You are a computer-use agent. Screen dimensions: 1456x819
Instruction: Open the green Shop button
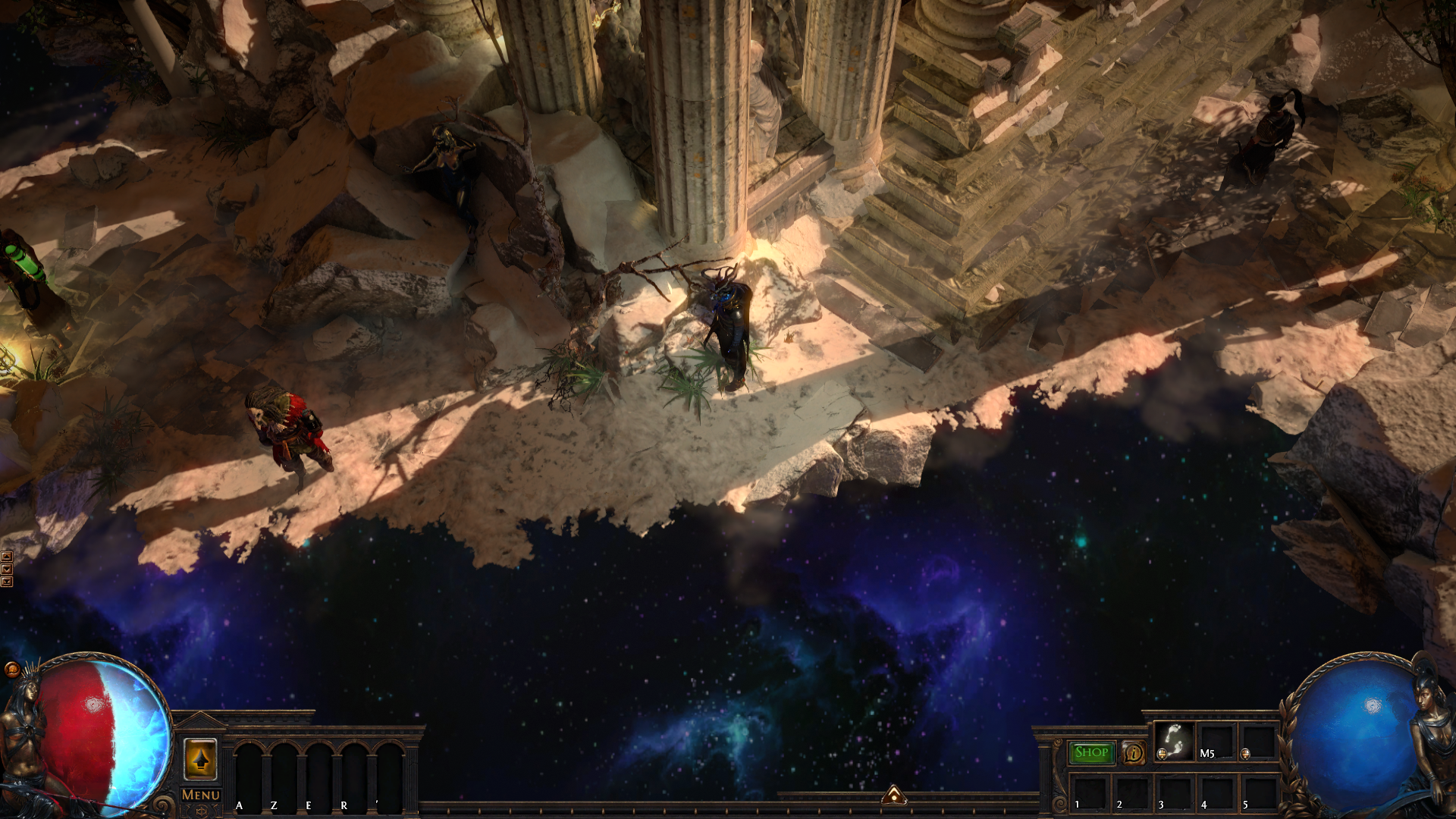(x=1091, y=752)
